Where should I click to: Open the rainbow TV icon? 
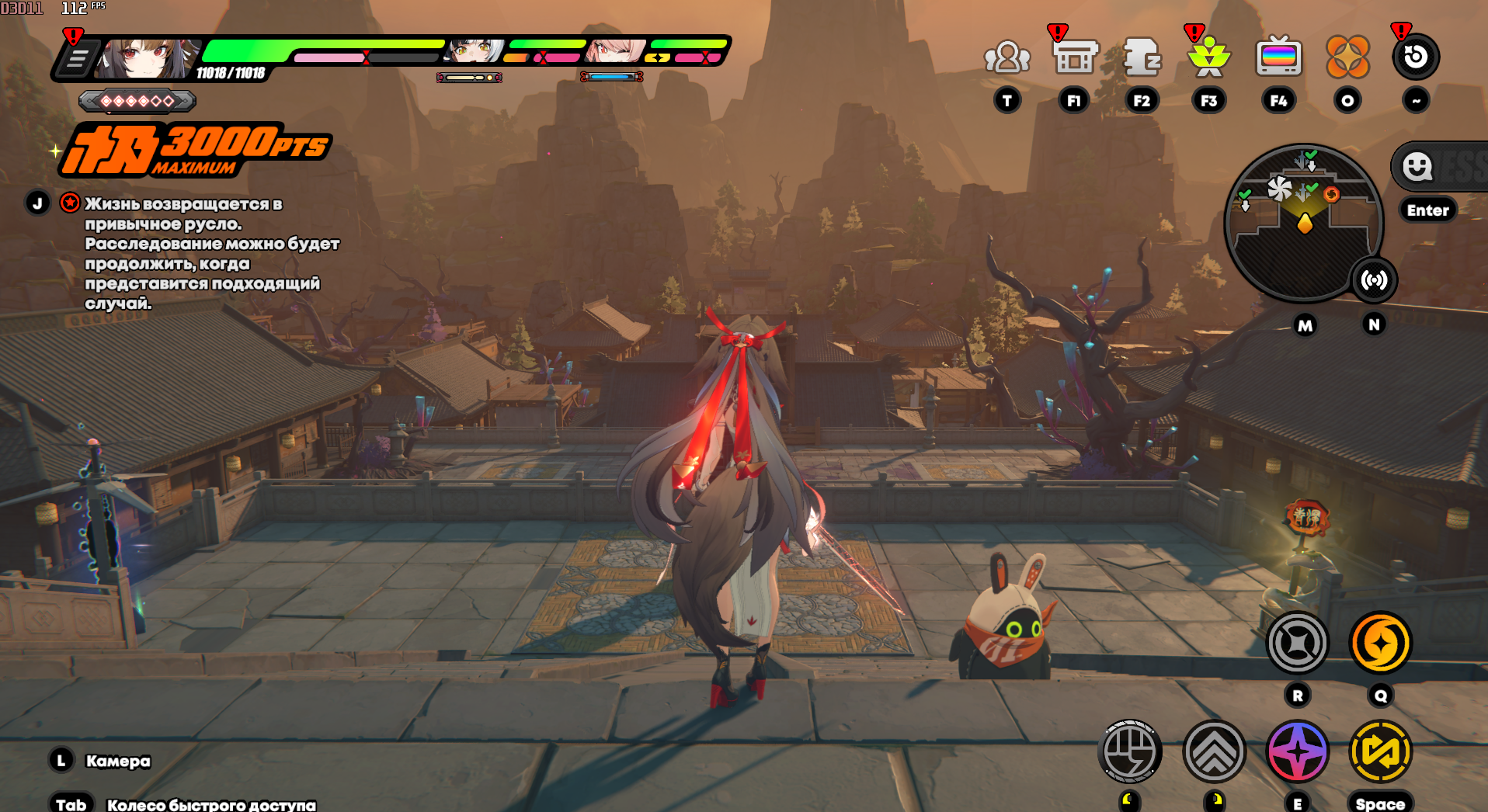(x=1278, y=57)
